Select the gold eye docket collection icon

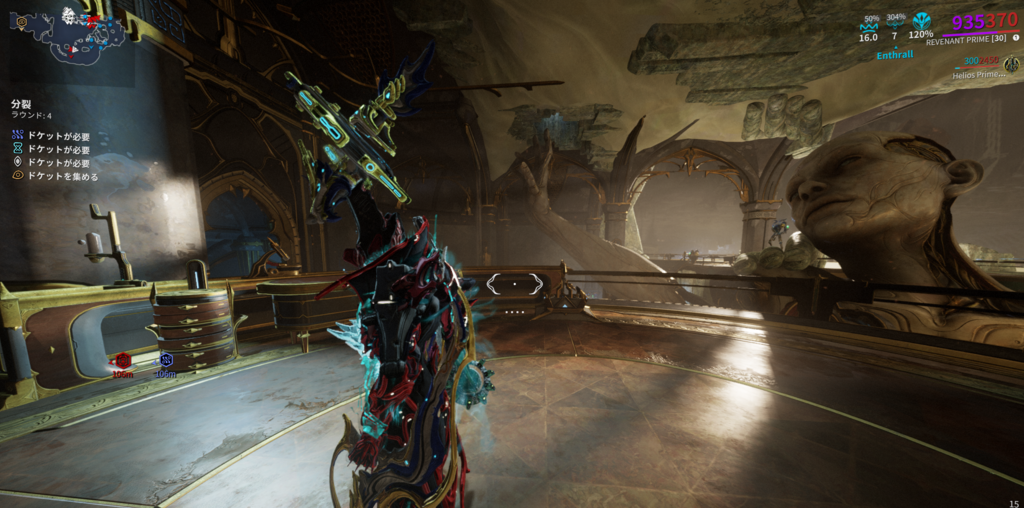18,176
